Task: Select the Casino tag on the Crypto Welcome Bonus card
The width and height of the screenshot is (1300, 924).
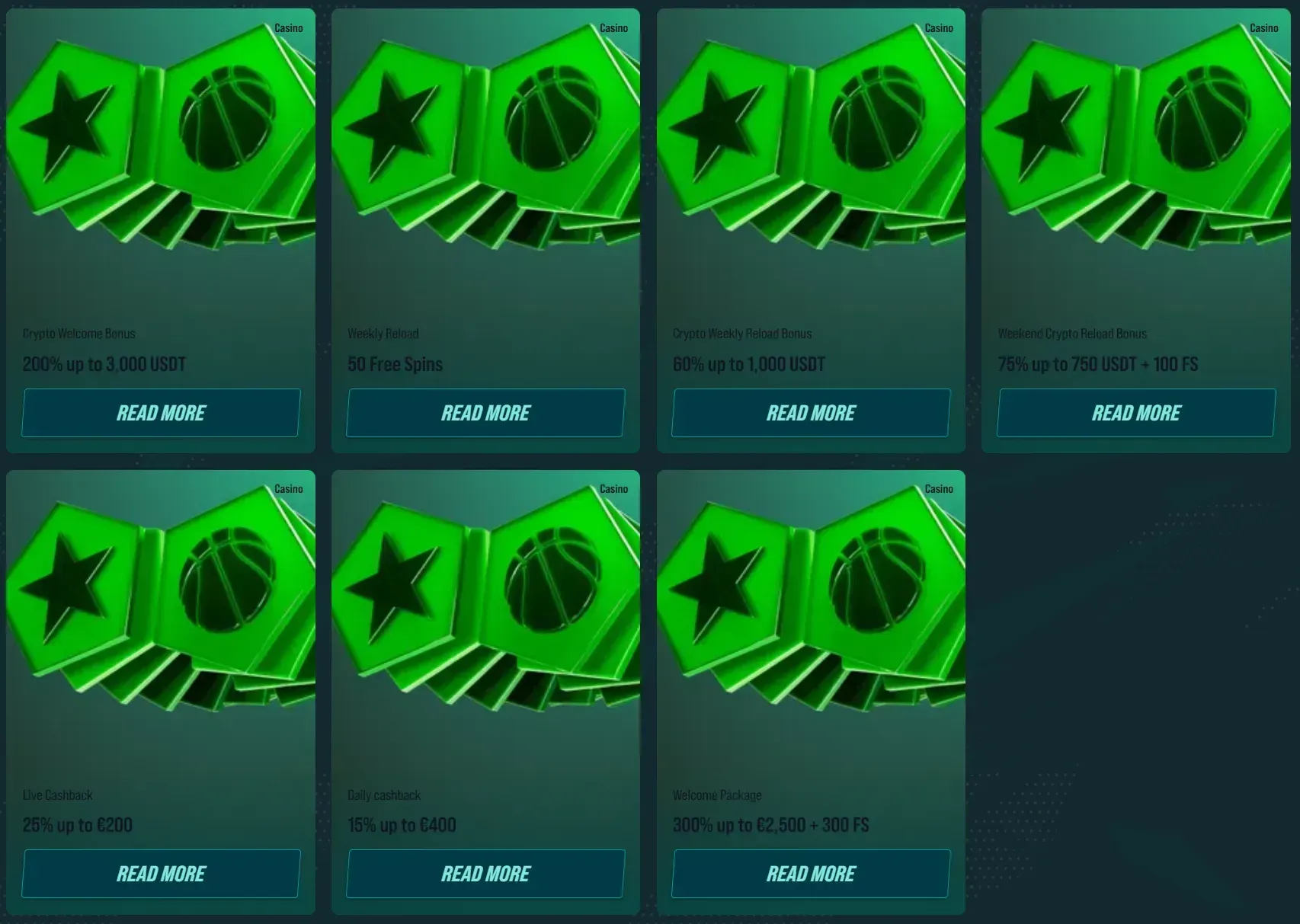Action: pos(288,27)
